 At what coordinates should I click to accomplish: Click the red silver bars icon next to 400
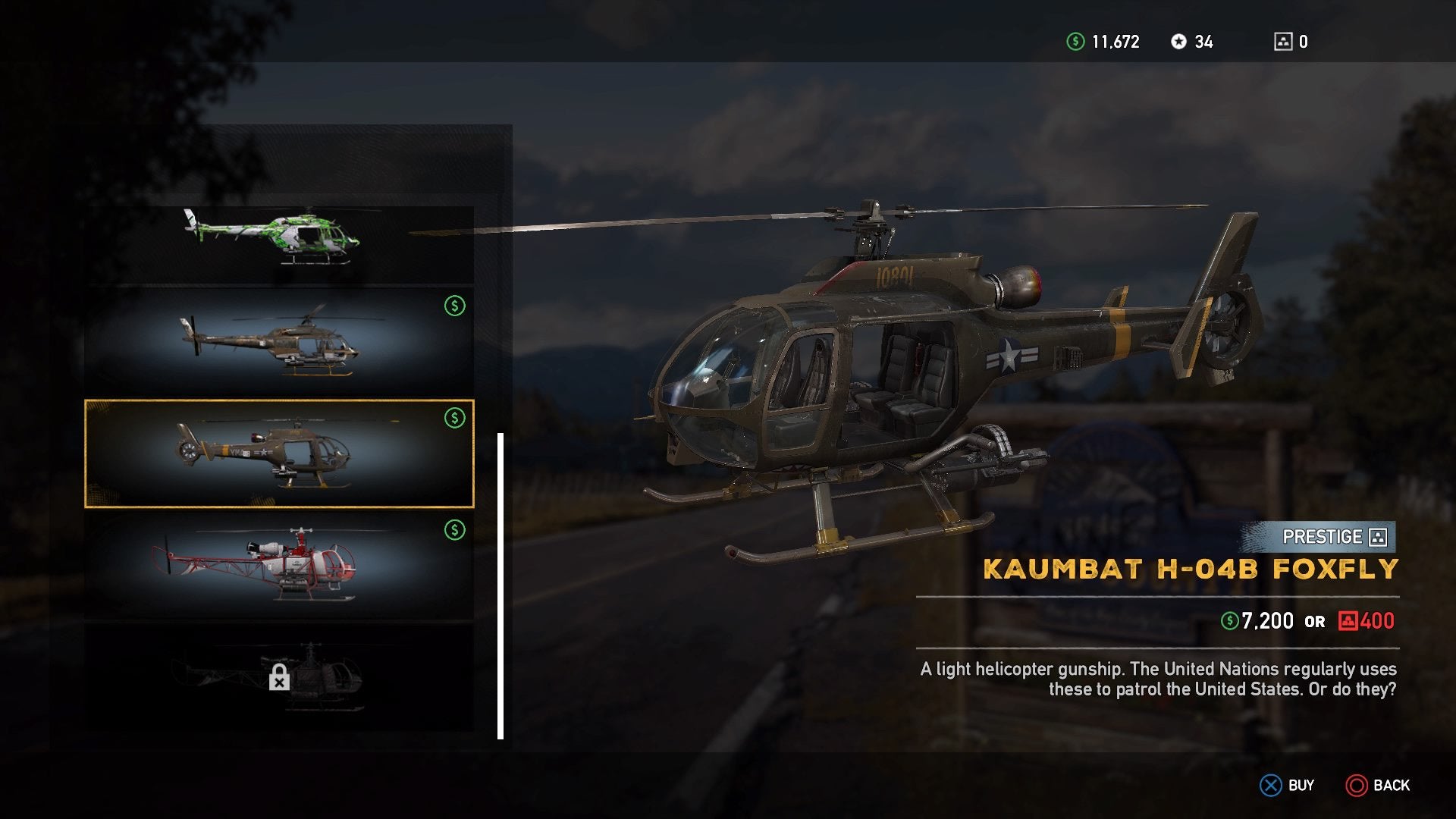(1348, 620)
